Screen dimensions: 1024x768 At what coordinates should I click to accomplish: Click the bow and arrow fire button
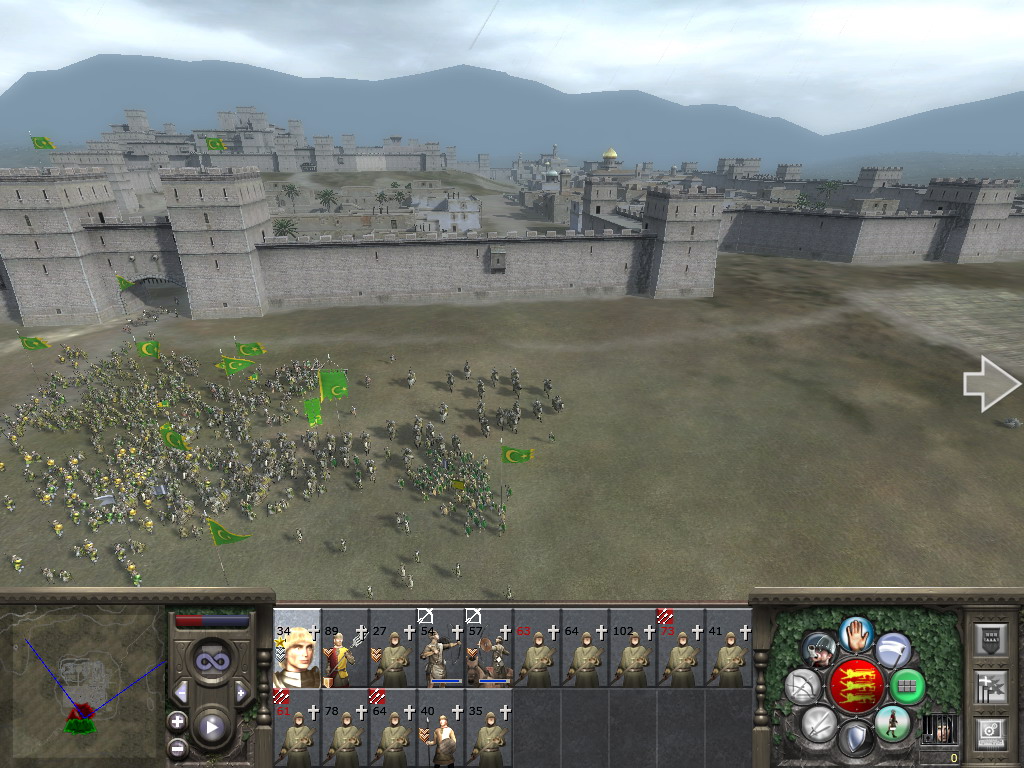click(x=803, y=686)
